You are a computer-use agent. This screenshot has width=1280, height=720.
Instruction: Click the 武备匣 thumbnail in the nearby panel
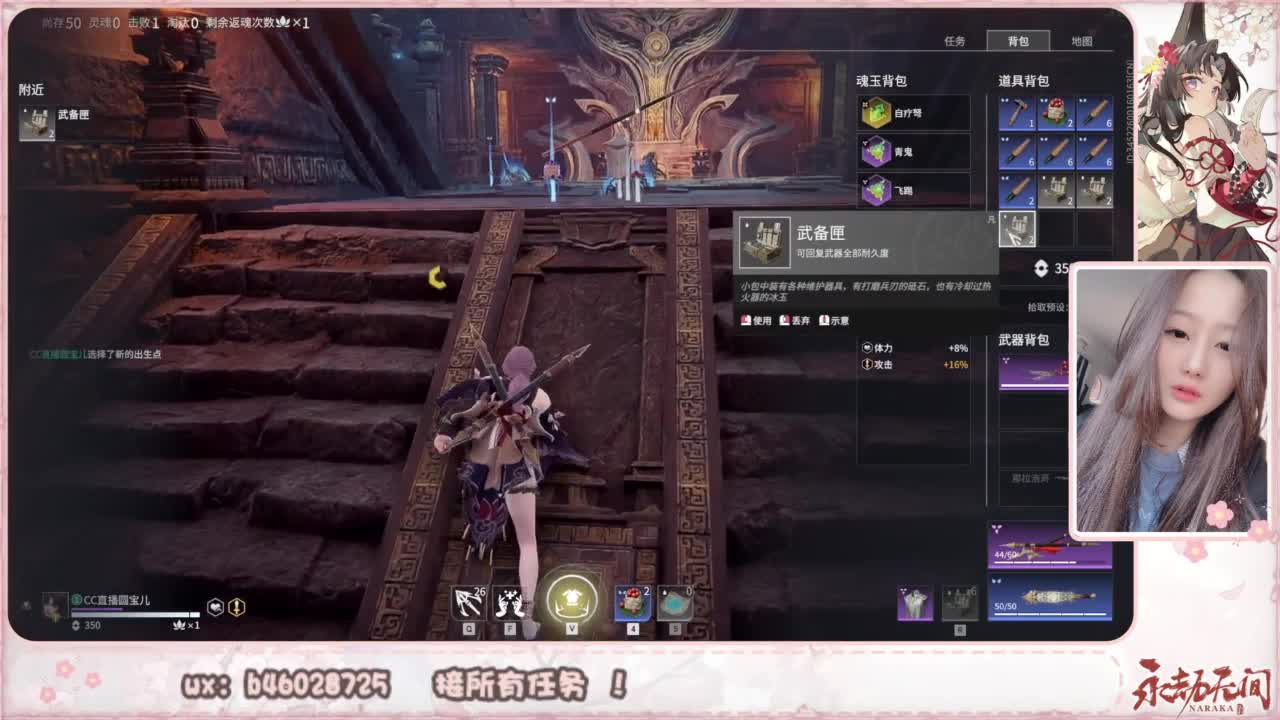[x=35, y=121]
